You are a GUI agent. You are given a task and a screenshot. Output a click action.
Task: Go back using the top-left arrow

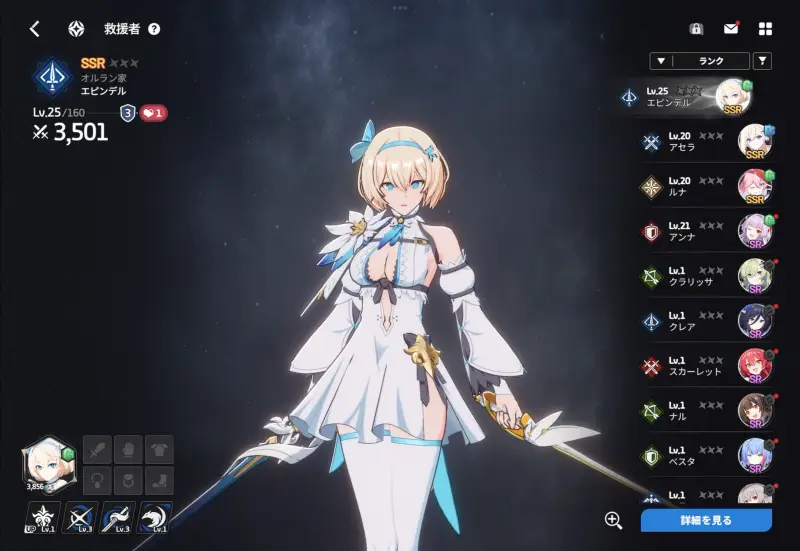pos(34,29)
